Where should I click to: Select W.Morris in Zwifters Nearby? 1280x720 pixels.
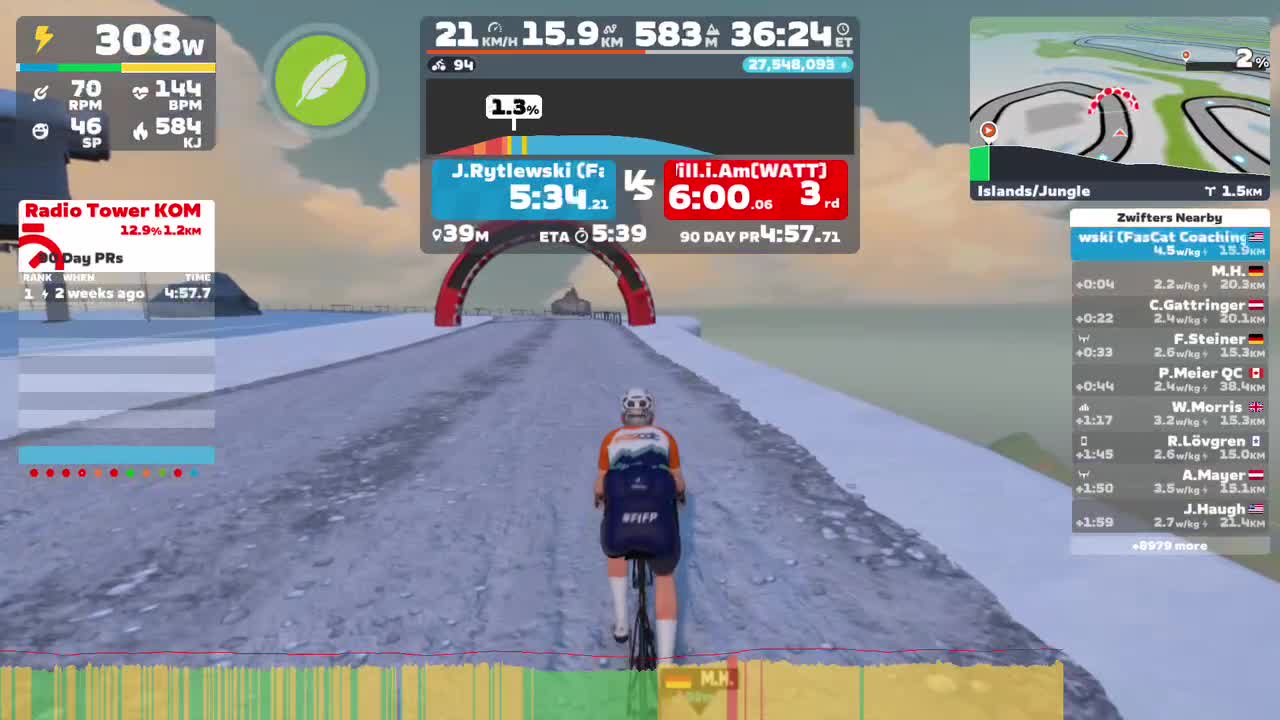(1170, 413)
